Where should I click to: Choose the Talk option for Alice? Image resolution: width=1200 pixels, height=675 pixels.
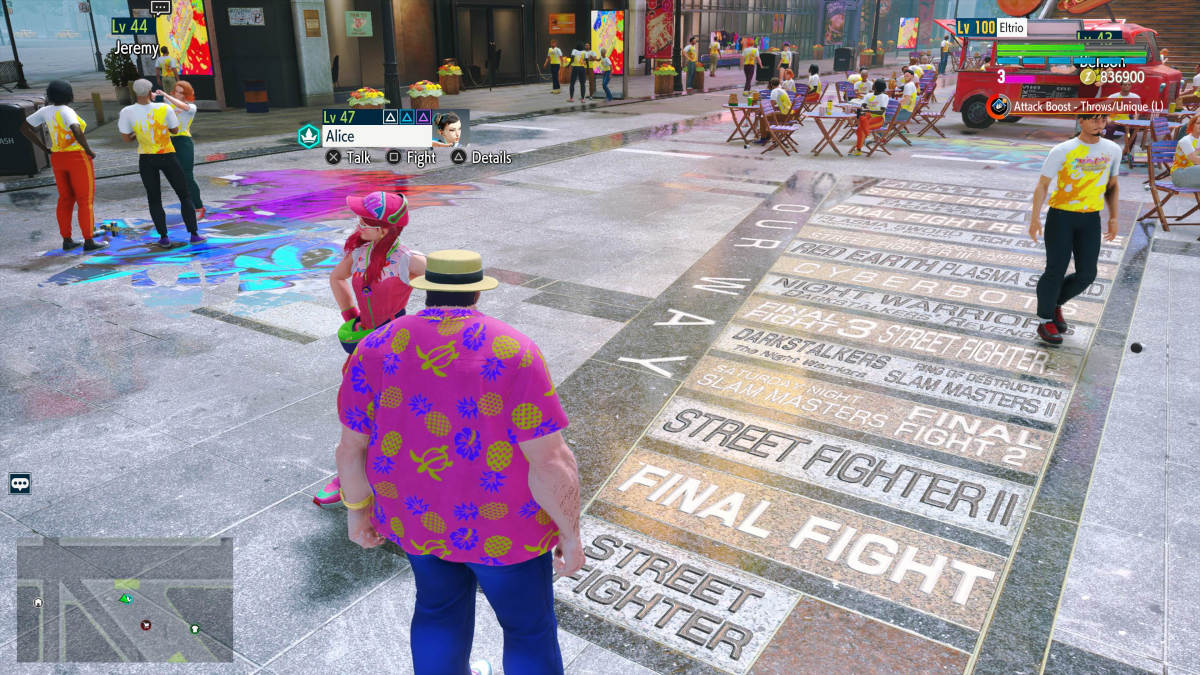(348, 157)
